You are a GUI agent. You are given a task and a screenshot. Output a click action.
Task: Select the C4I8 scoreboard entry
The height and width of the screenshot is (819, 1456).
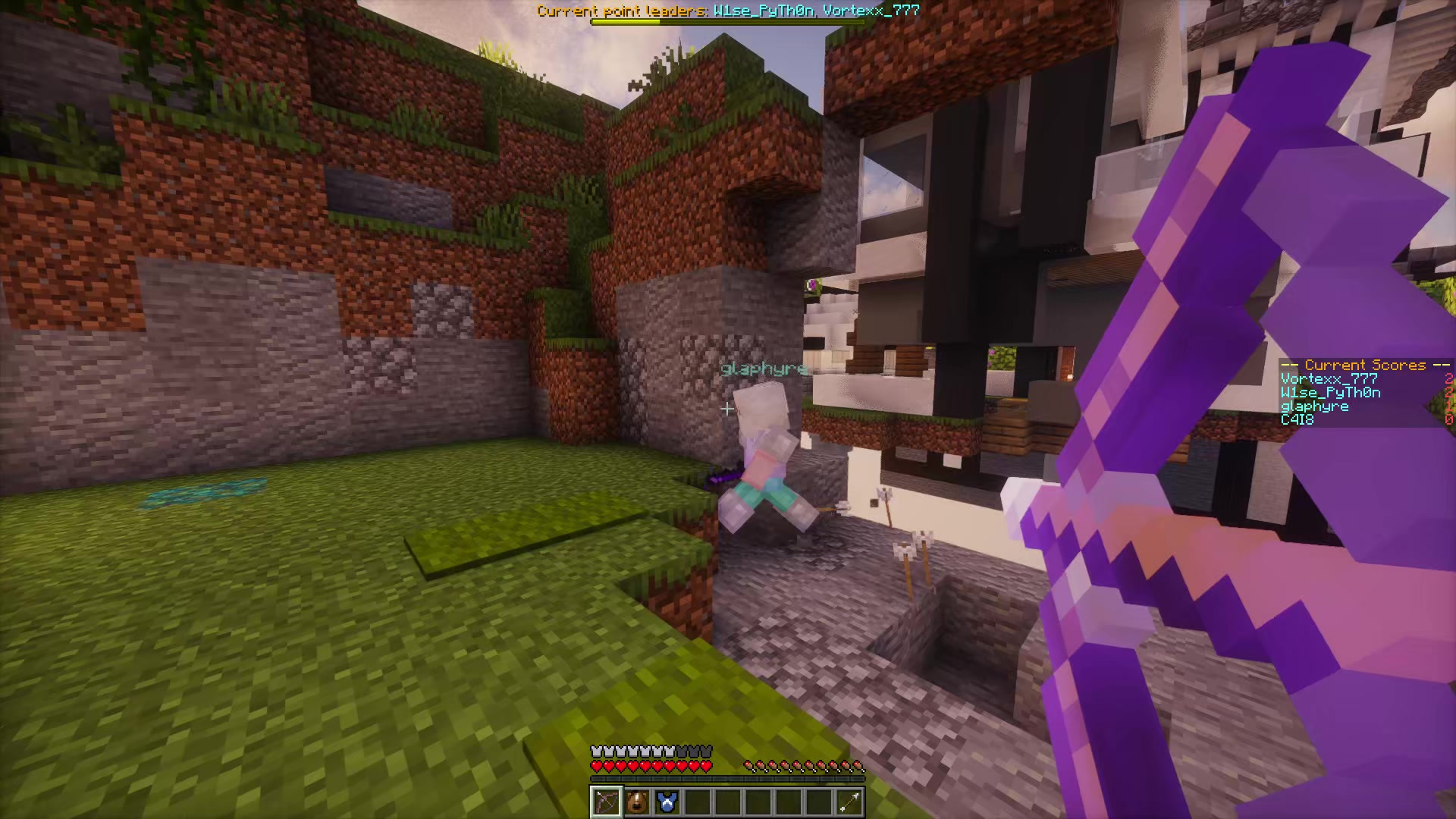(x=1298, y=419)
